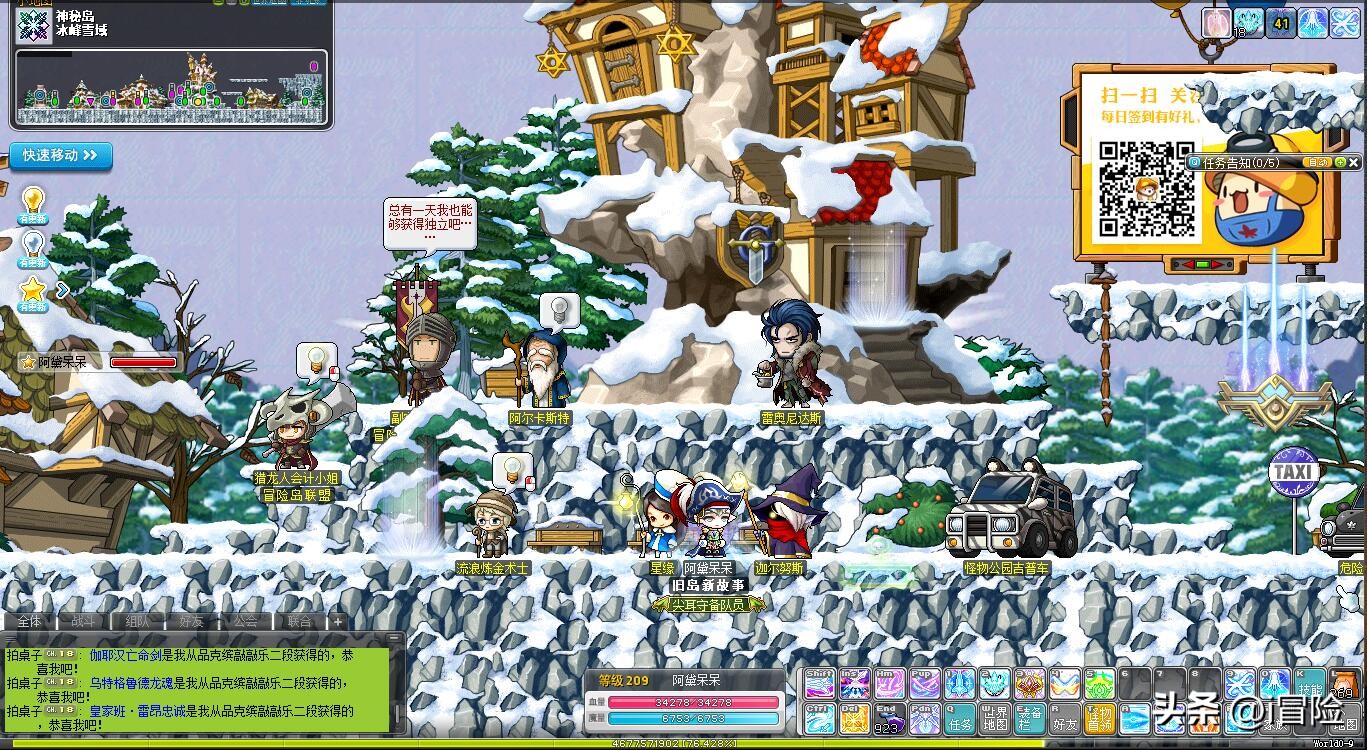Open the orange 怪物首领 boss shortcut

(x=1099, y=719)
